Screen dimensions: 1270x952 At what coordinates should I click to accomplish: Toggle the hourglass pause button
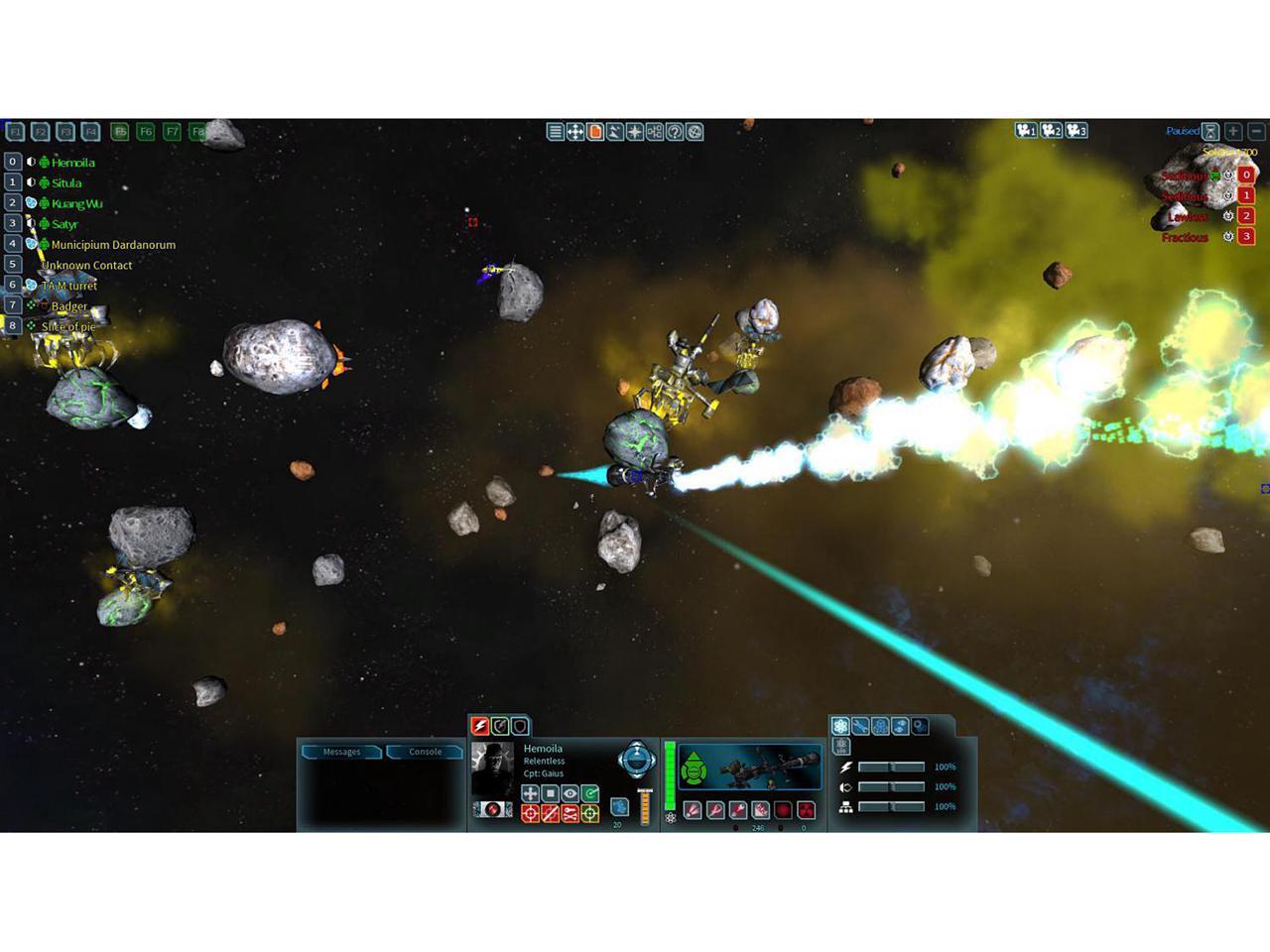(1210, 131)
